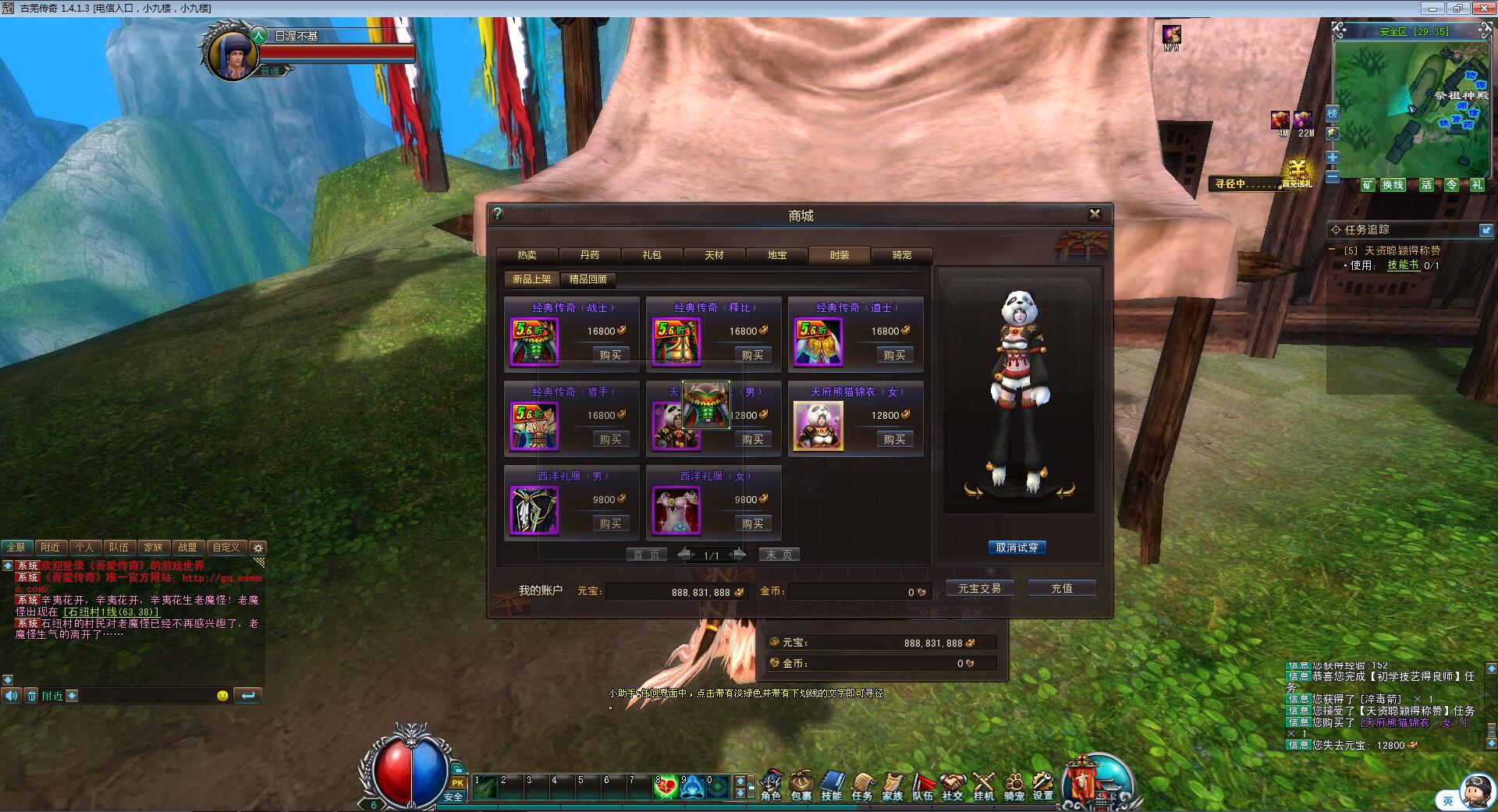Purchase the 西洋礼服（男） costume
The image size is (1498, 812).
click(610, 523)
